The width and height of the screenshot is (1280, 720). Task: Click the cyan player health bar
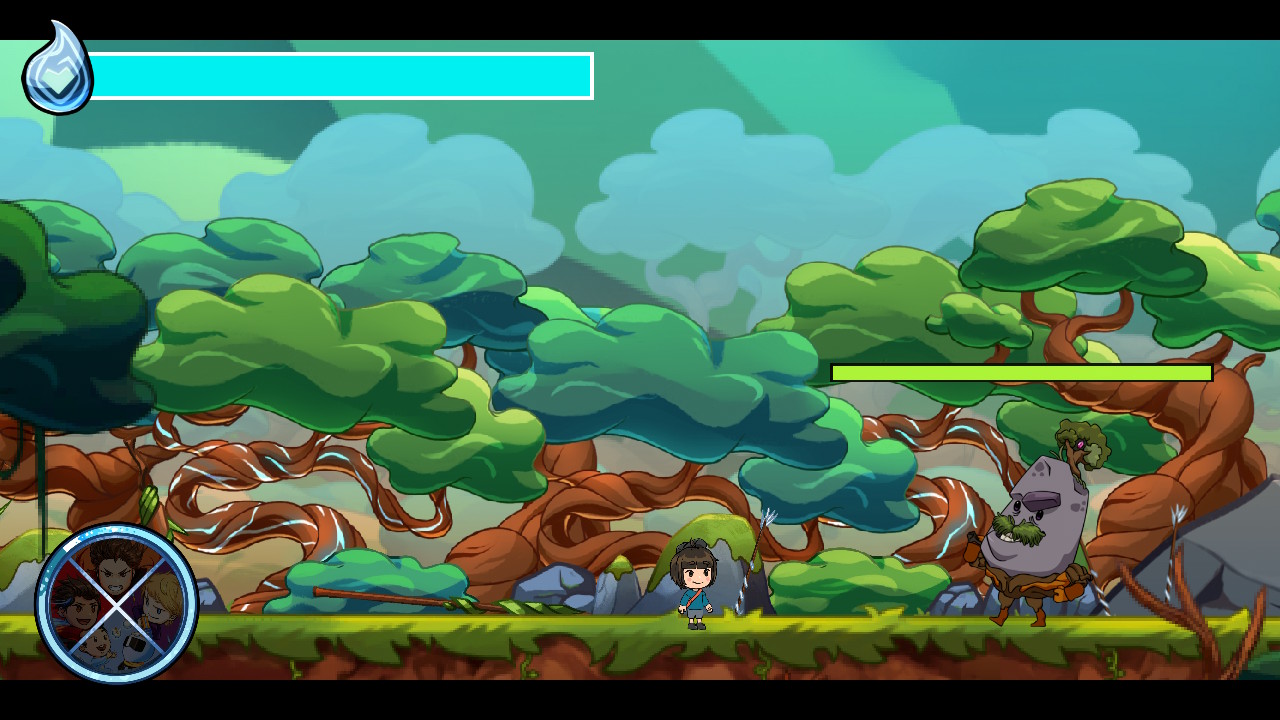pos(340,75)
